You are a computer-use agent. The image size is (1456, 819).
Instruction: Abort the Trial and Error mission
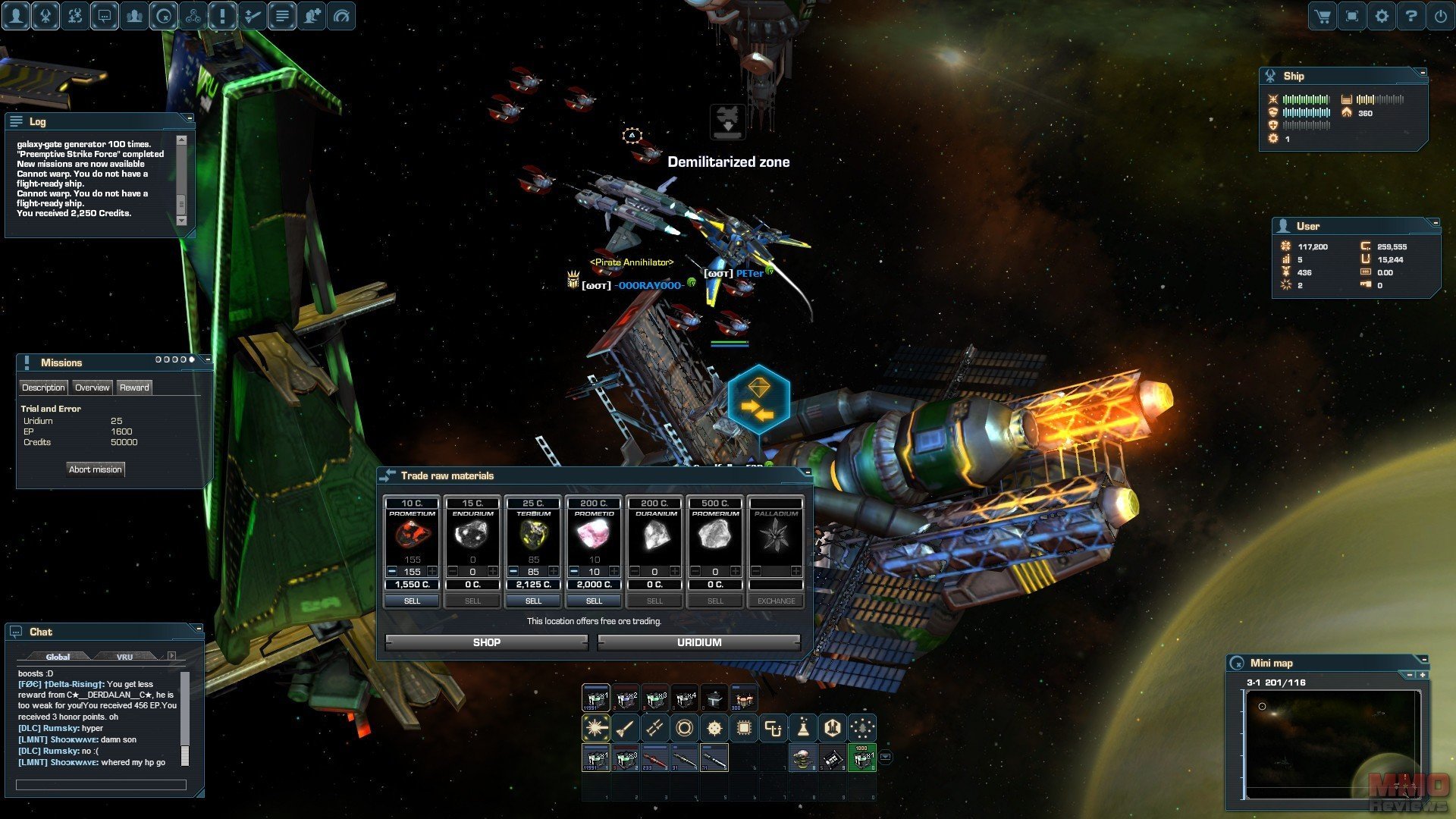click(95, 469)
